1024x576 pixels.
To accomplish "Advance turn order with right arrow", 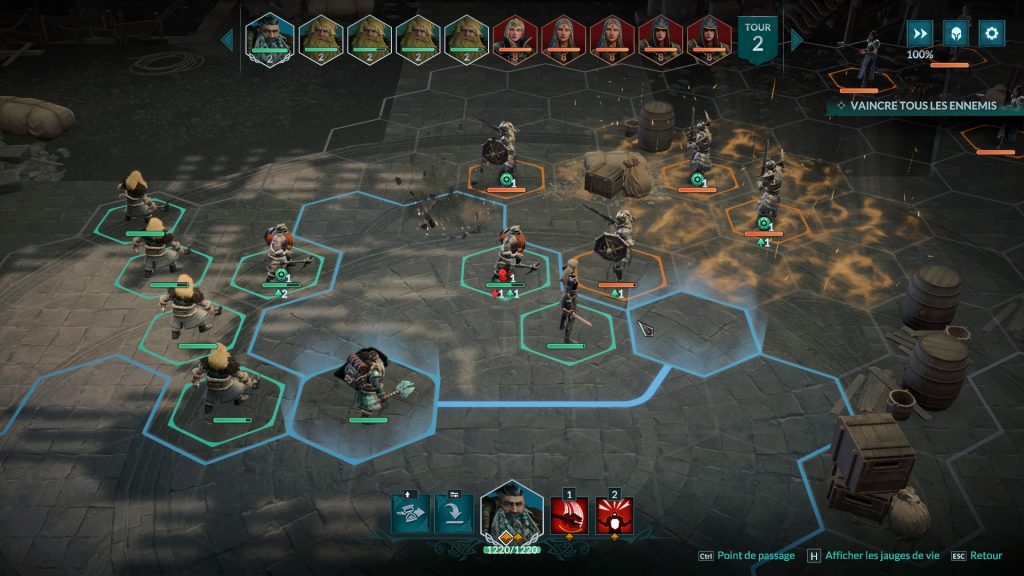I will [797, 39].
